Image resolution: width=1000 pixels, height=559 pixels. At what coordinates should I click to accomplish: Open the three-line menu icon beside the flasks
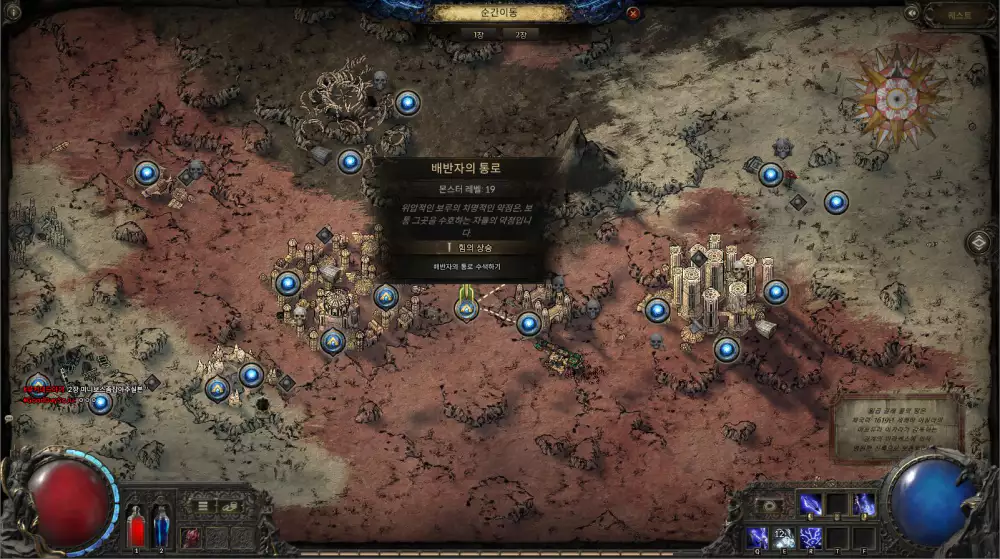pyautogui.click(x=202, y=507)
